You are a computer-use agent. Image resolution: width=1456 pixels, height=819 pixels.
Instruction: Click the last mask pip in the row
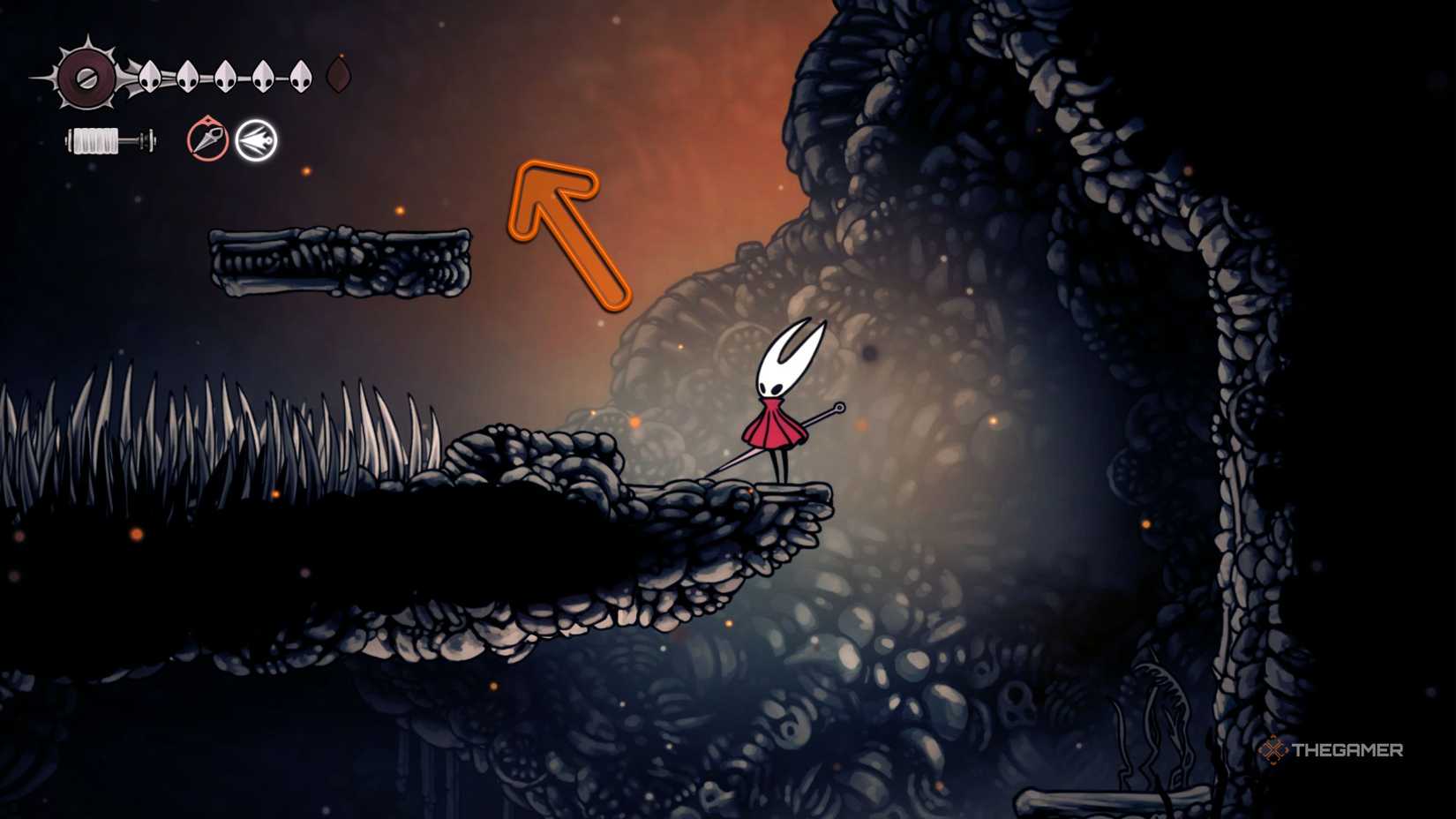pyautogui.click(x=300, y=75)
